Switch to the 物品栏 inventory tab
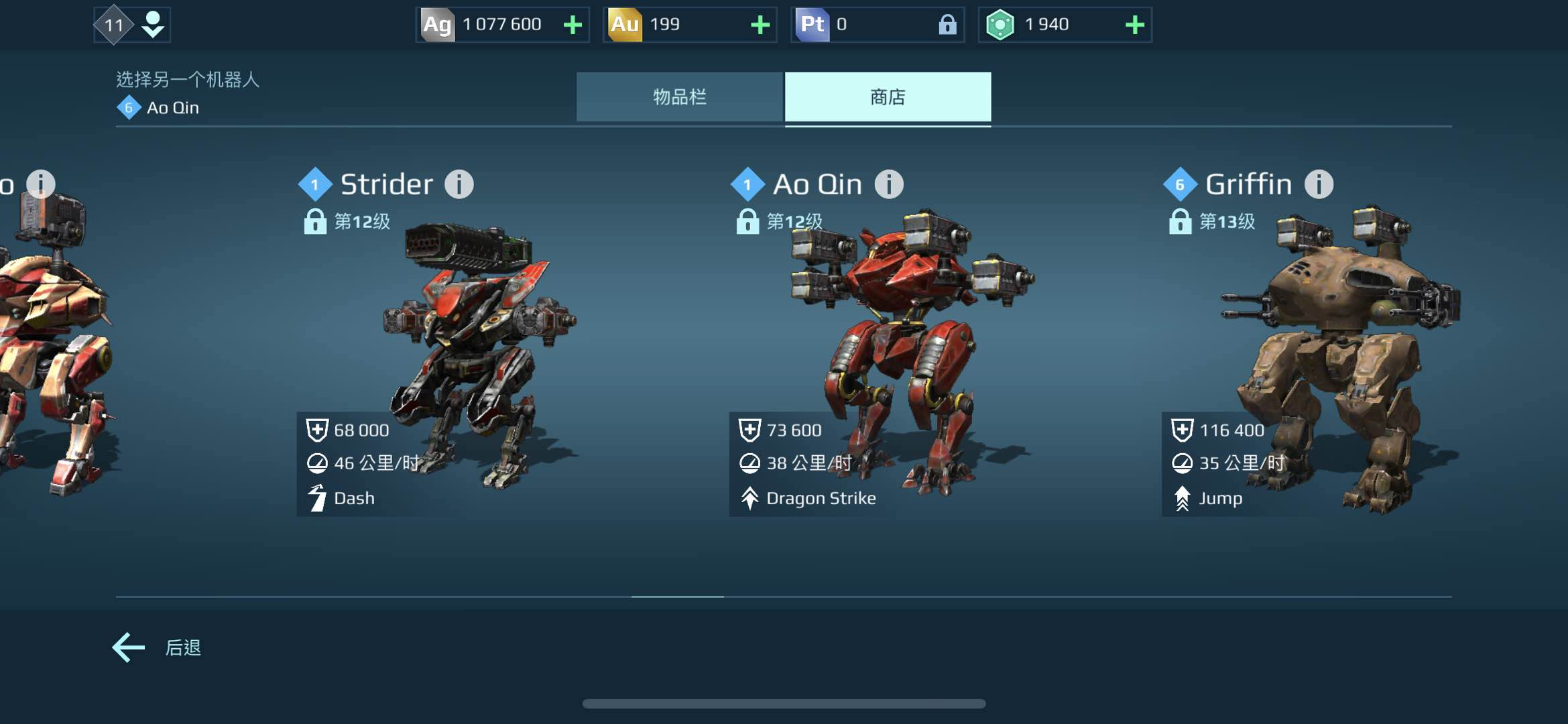Image resolution: width=1568 pixels, height=724 pixels. 679,97
